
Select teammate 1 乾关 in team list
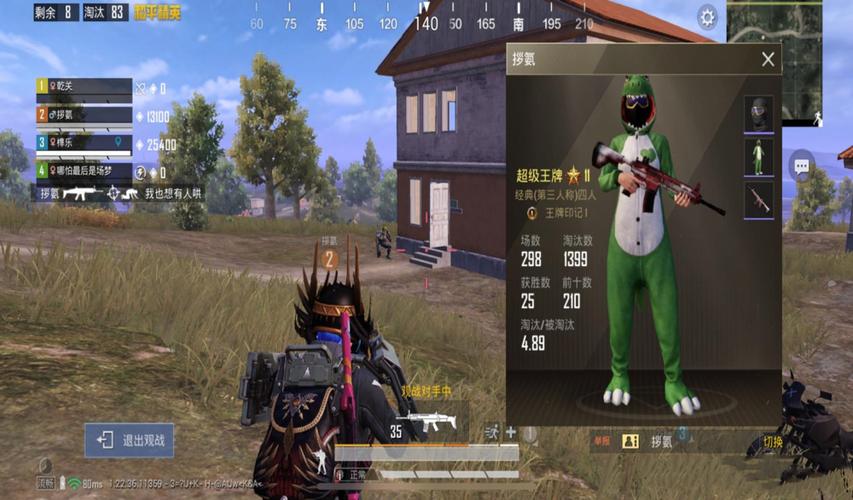(x=84, y=88)
